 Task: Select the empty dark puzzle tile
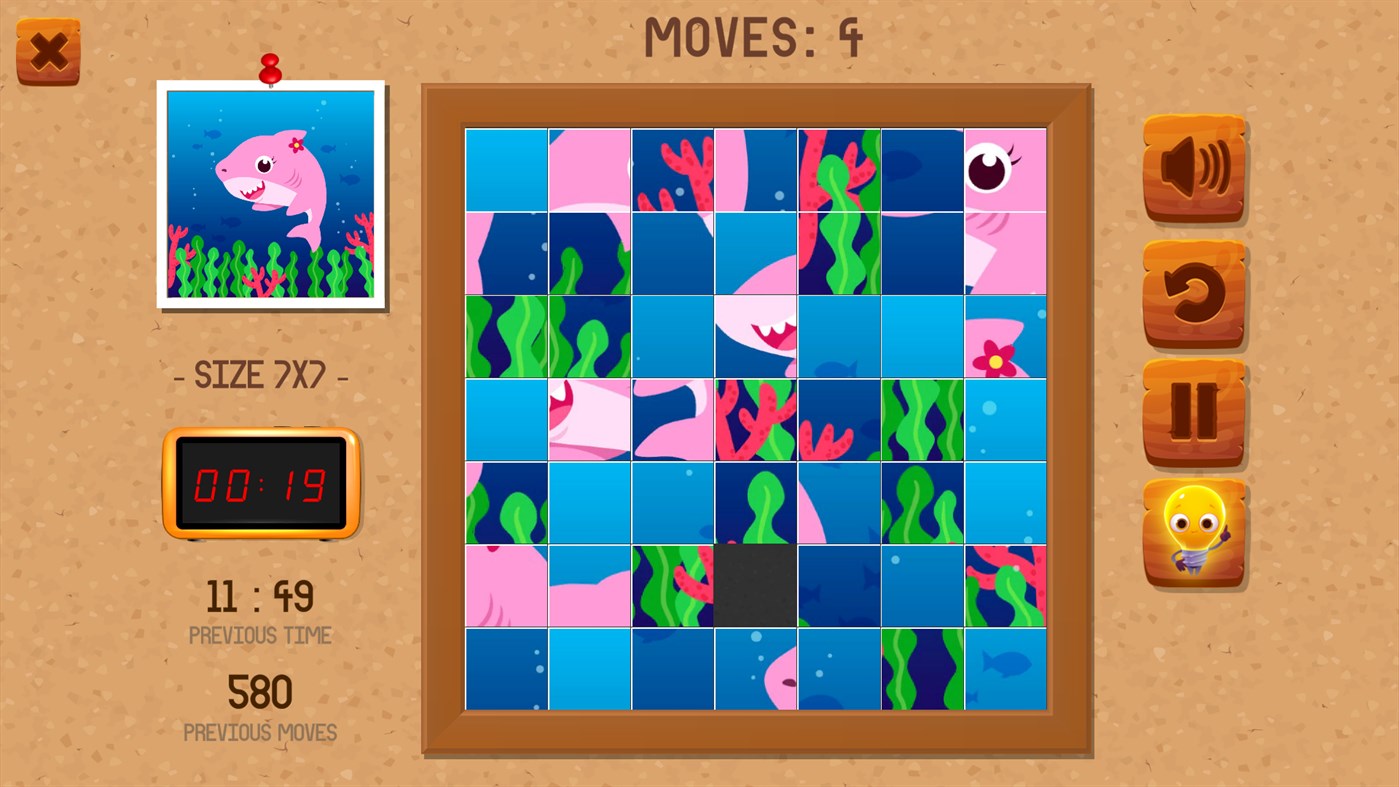(x=755, y=585)
